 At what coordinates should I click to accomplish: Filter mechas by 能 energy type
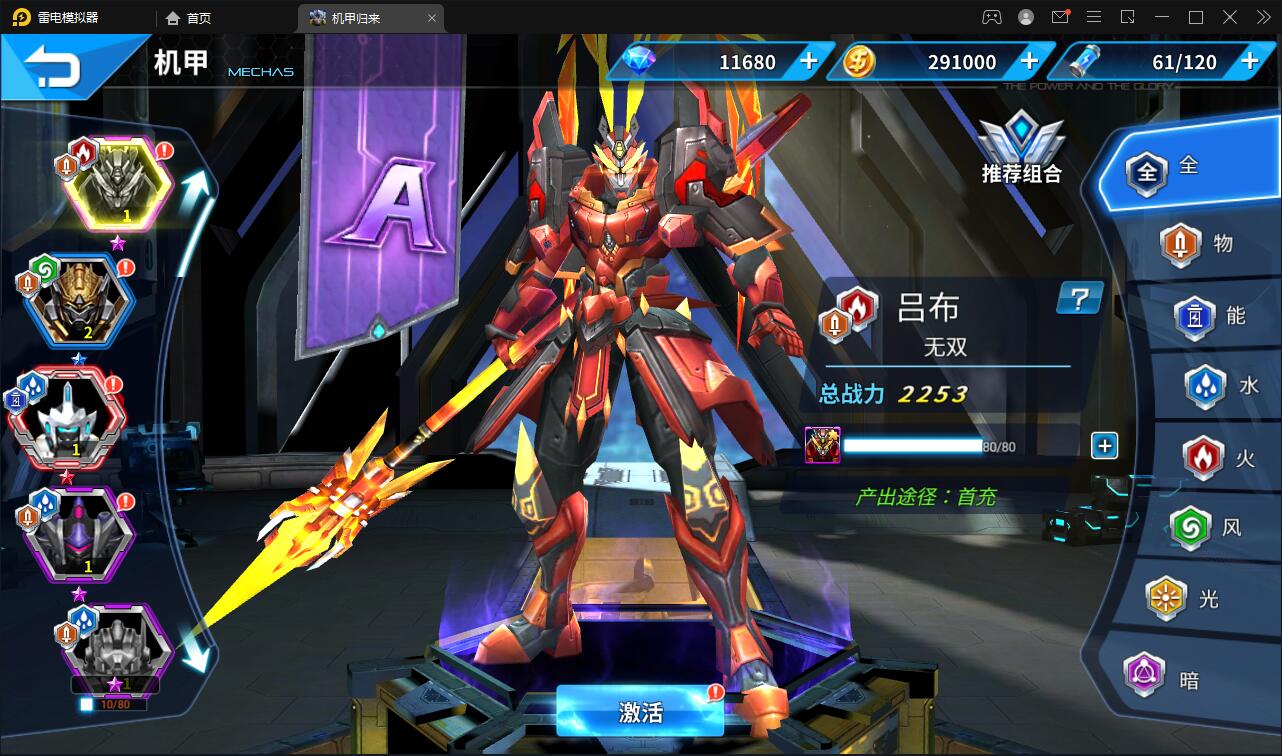point(1212,316)
